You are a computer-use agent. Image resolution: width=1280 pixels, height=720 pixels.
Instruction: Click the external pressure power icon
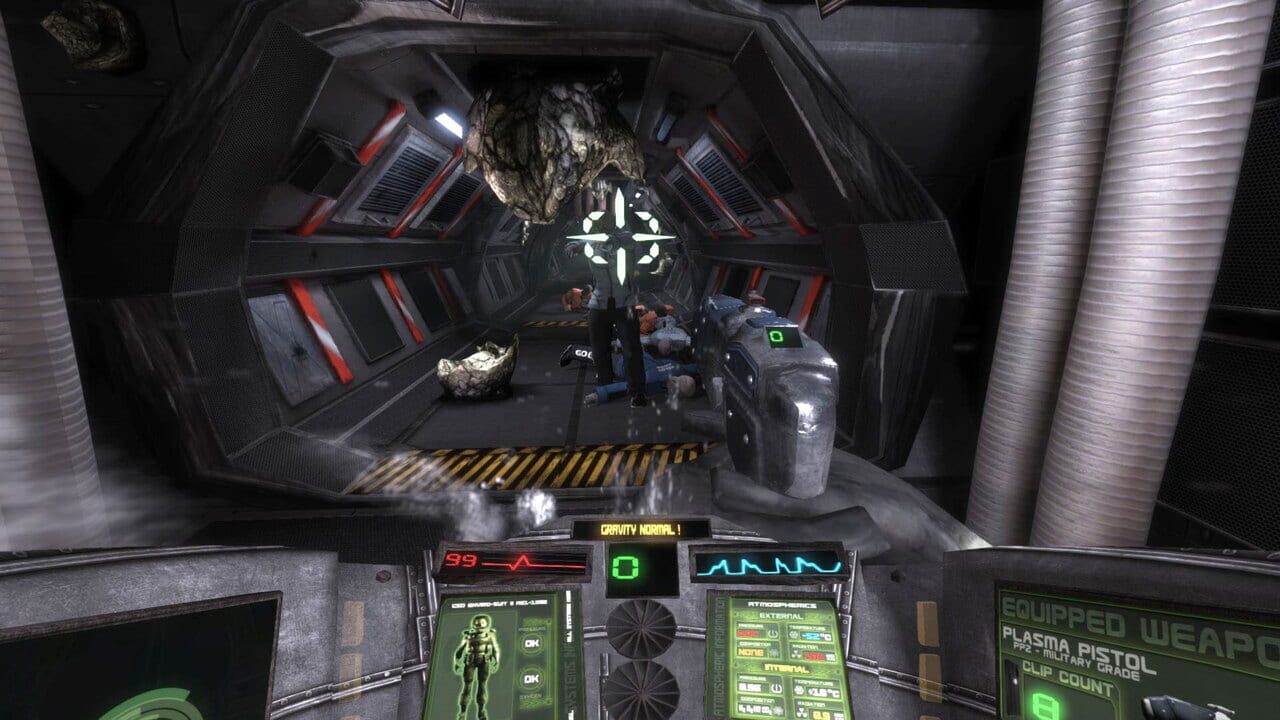(x=771, y=632)
